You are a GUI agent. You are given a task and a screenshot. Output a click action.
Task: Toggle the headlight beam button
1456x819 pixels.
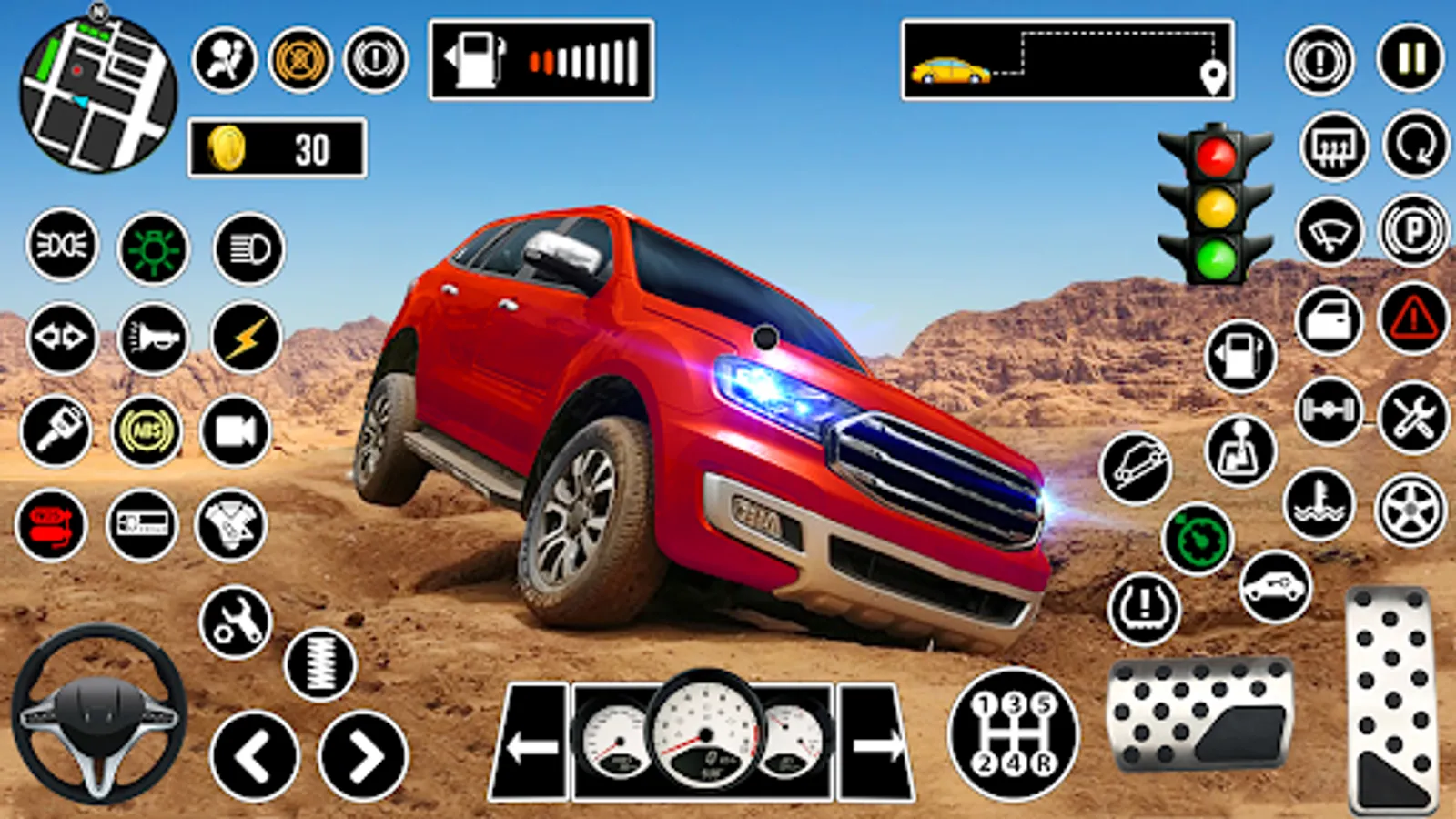pos(248,248)
